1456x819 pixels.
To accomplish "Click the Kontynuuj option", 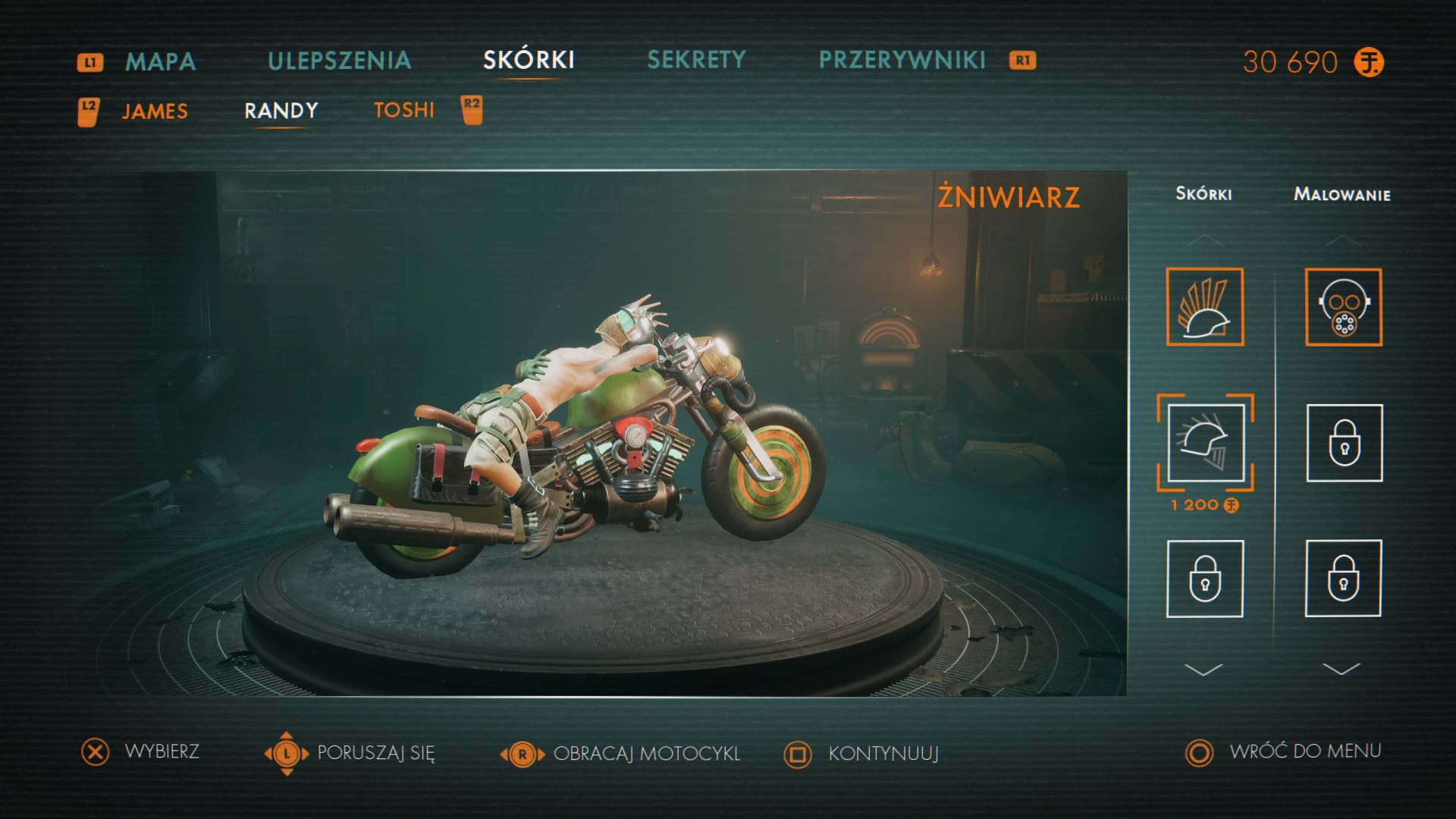I will pos(883,754).
